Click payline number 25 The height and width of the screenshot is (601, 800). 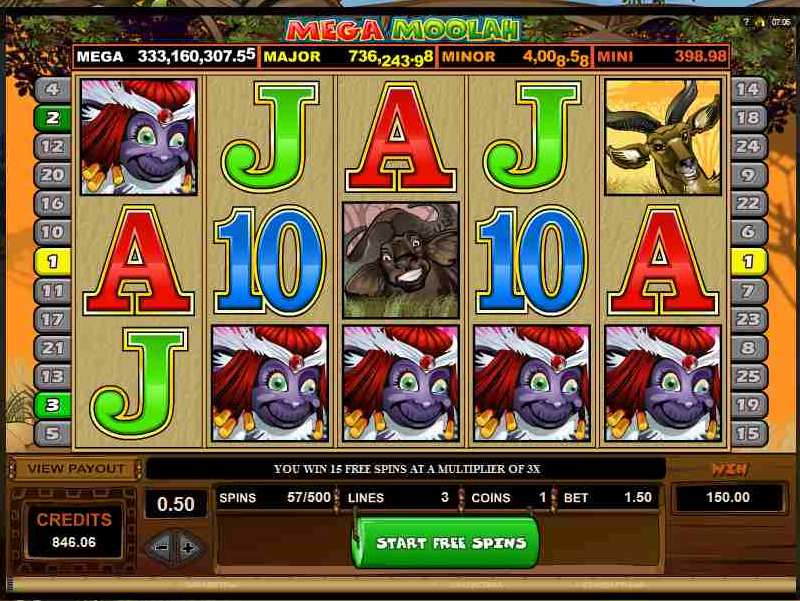(748, 377)
